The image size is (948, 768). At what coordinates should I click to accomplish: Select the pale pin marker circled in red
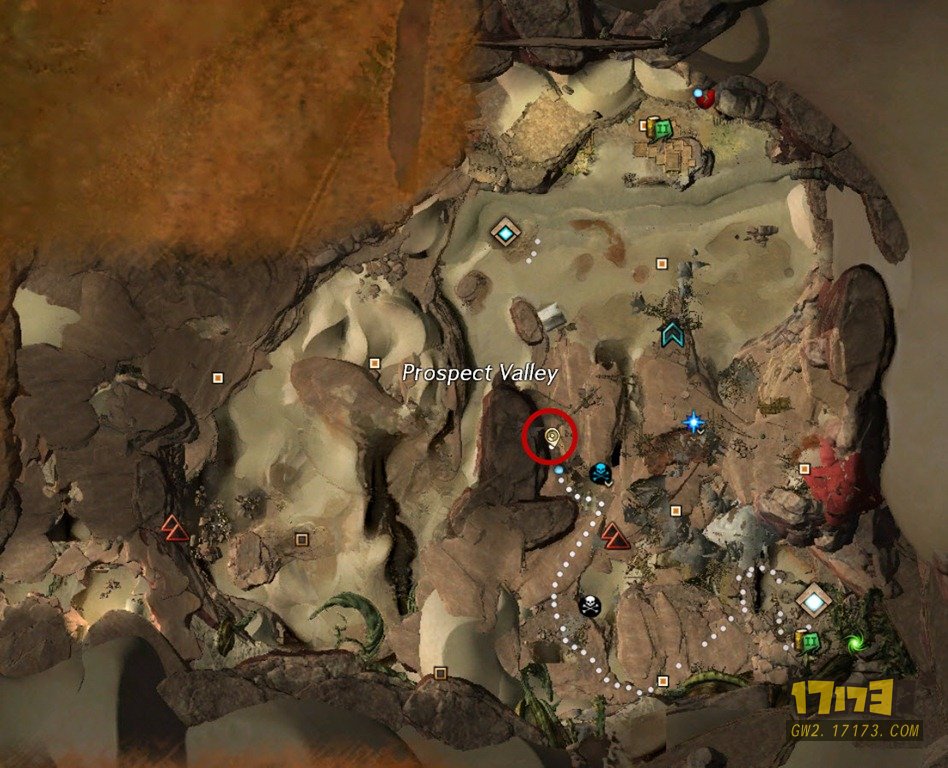point(550,435)
